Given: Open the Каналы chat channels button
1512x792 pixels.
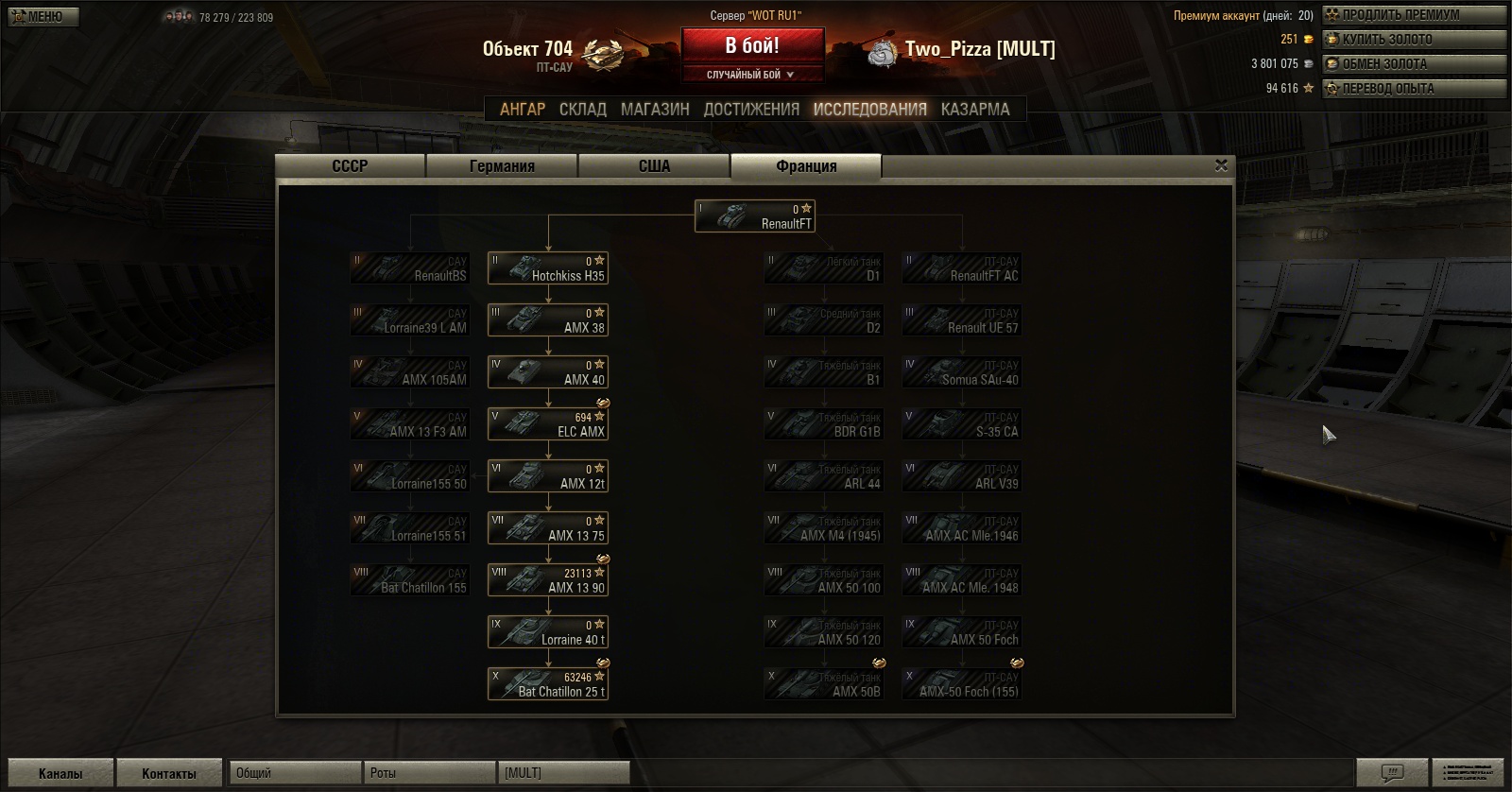Looking at the screenshot, I should click(x=60, y=773).
